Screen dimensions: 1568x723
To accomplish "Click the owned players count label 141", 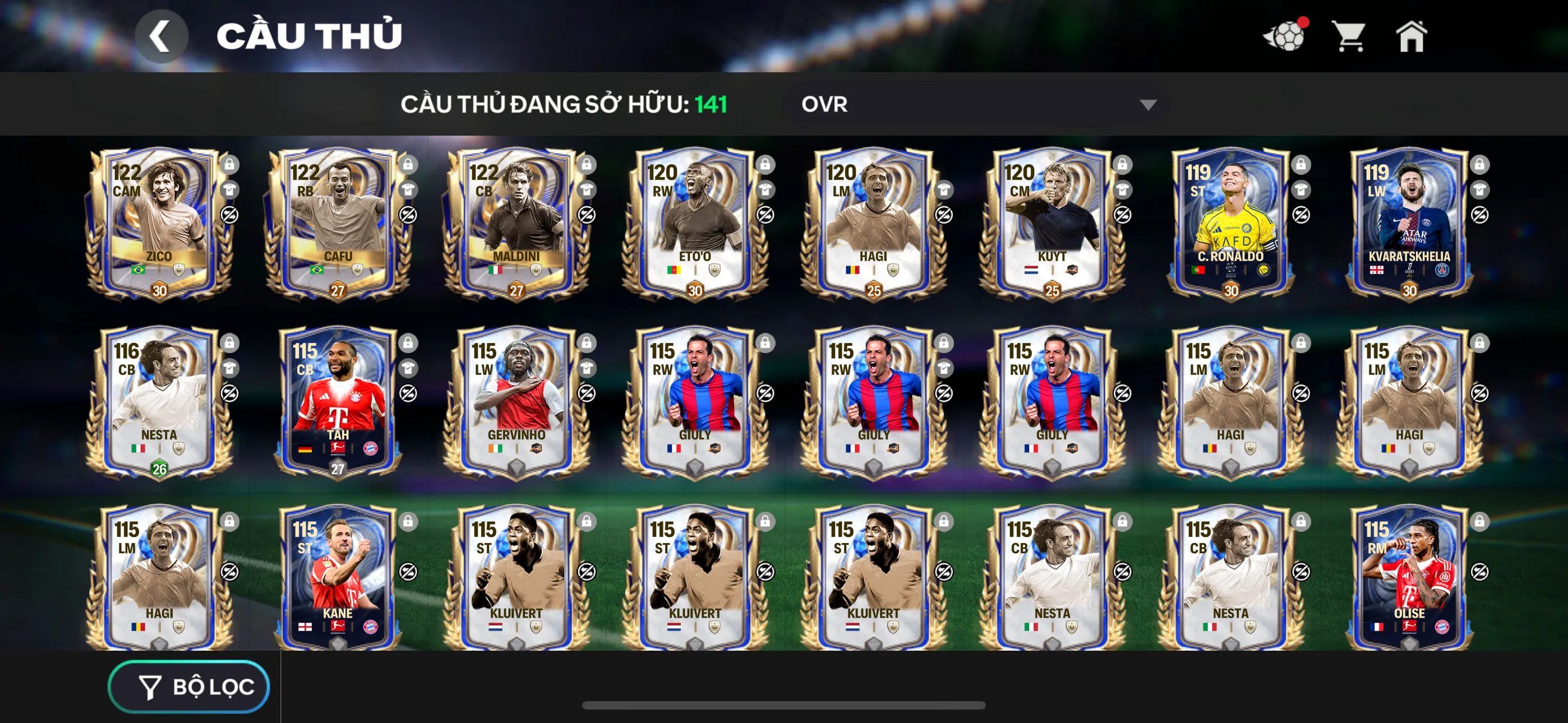I will coord(711,105).
